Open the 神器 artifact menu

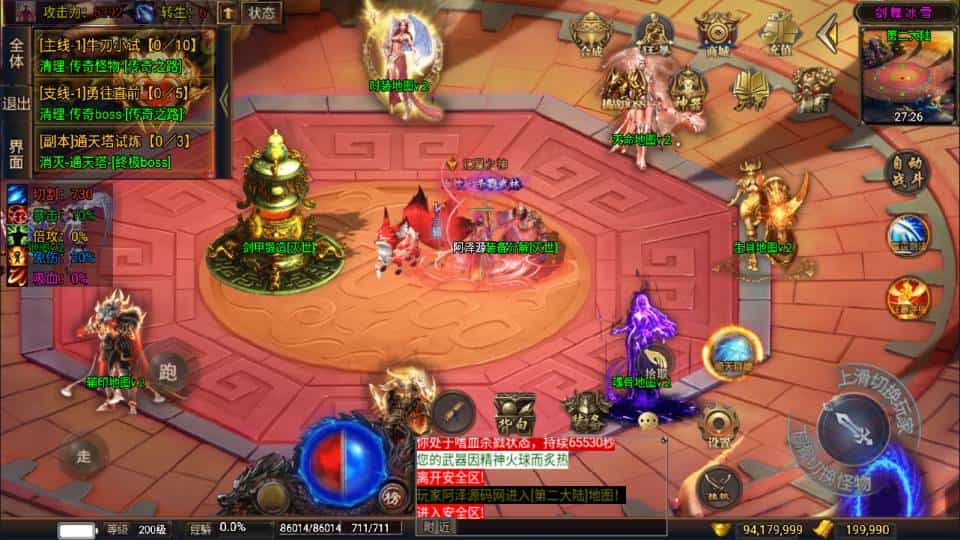pyautogui.click(x=687, y=90)
